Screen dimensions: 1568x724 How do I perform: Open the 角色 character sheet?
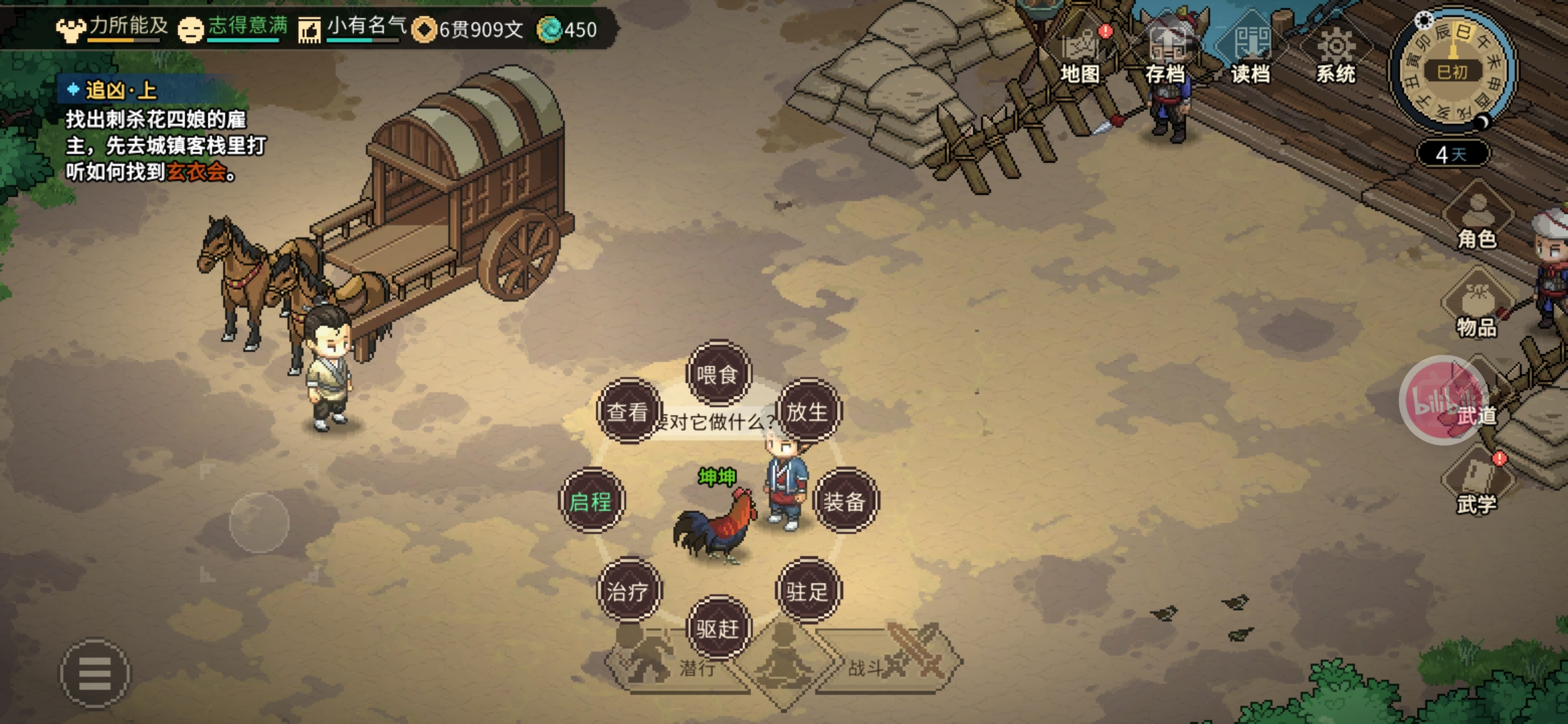(1478, 220)
